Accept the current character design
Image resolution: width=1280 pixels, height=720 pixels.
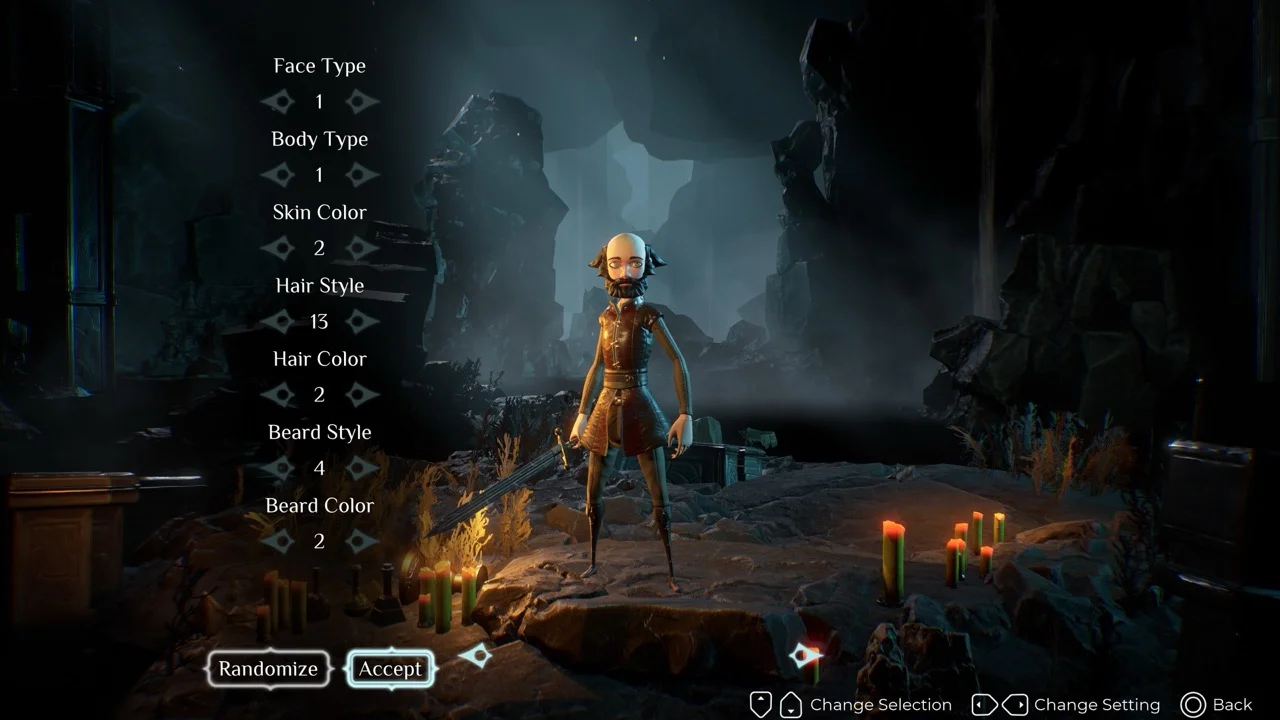[390, 669]
